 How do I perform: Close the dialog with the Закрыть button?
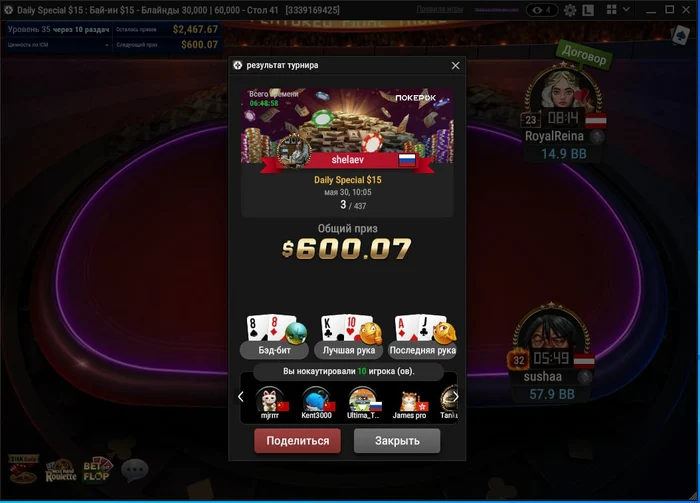tap(397, 441)
